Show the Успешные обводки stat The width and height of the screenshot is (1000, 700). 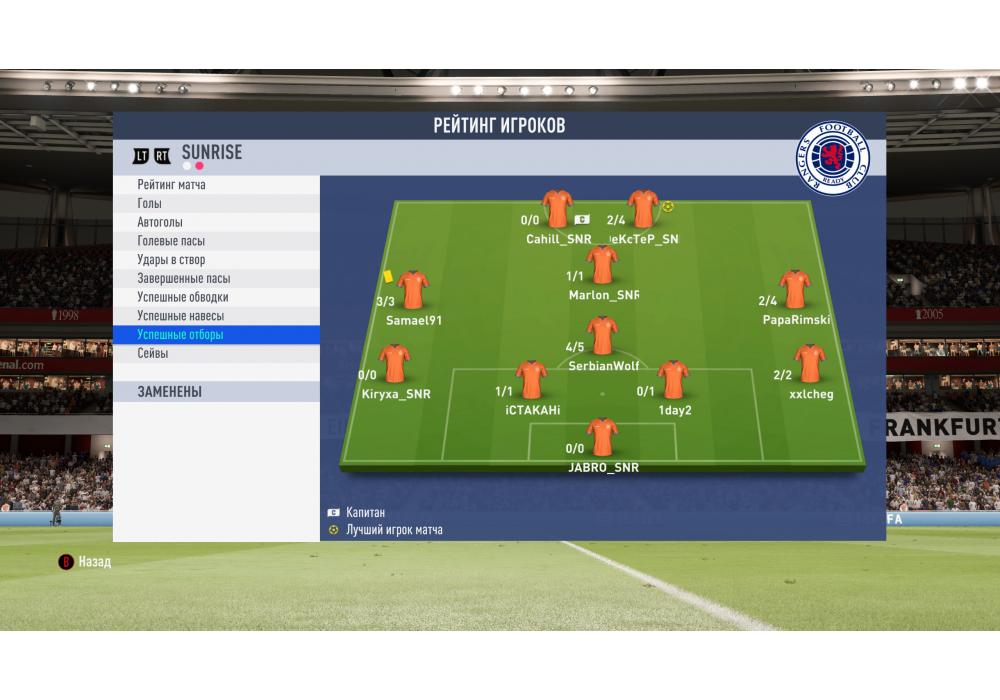pyautogui.click(x=183, y=297)
